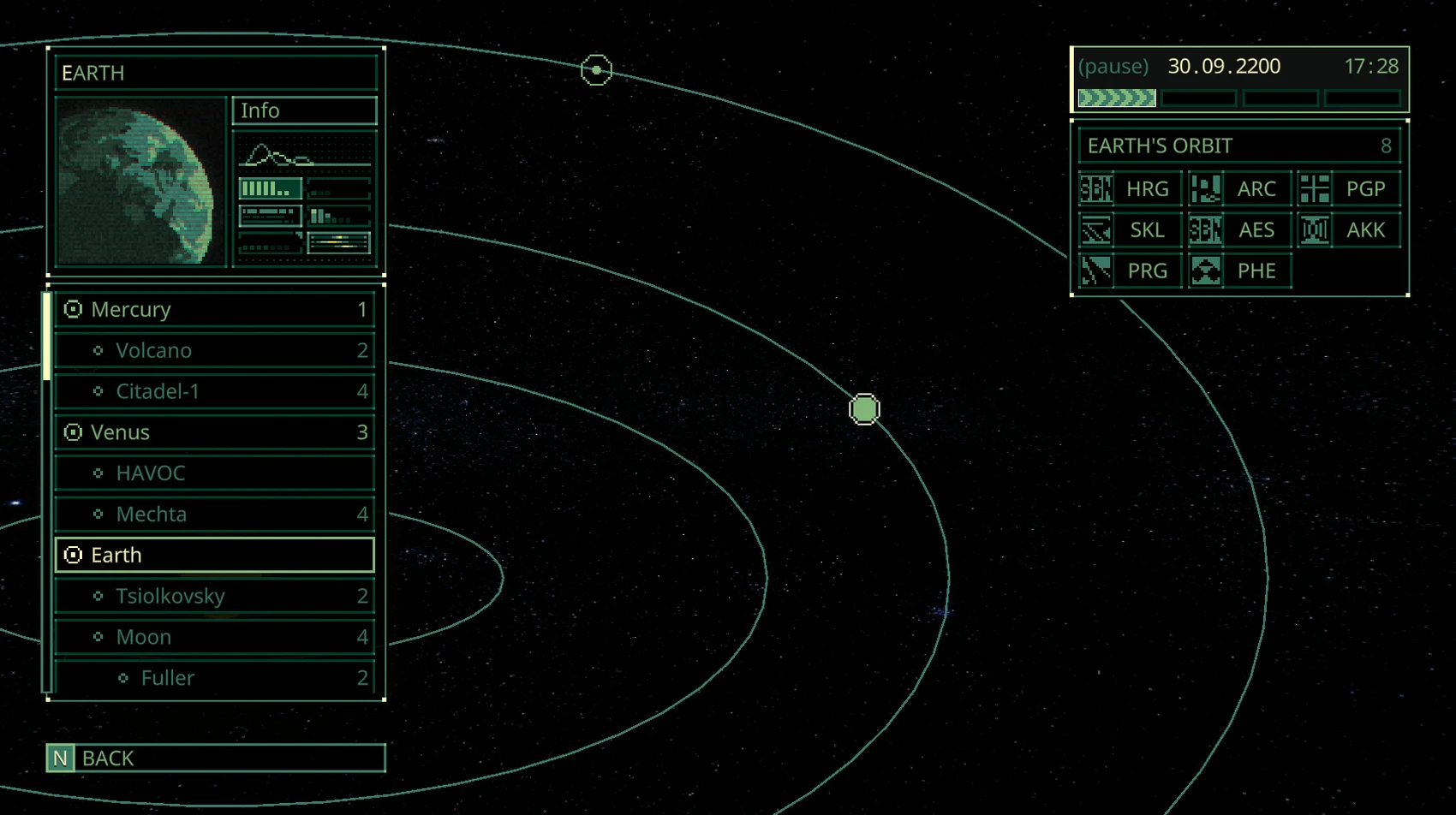Click Earth's thumbnail image in the panel
This screenshot has height=815, width=1456.
140,181
